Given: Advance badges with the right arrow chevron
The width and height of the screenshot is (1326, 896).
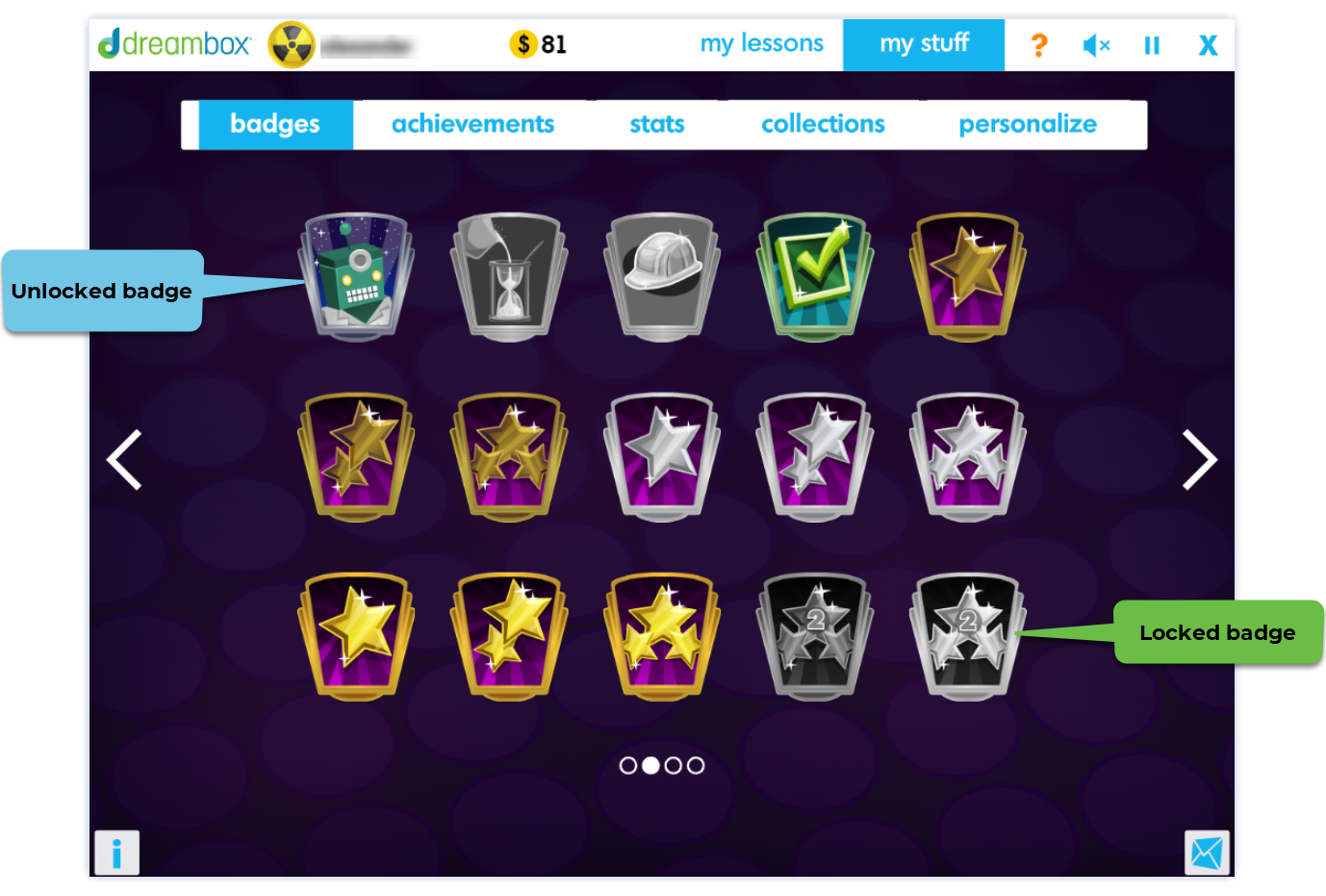Looking at the screenshot, I should pyautogui.click(x=1199, y=460).
